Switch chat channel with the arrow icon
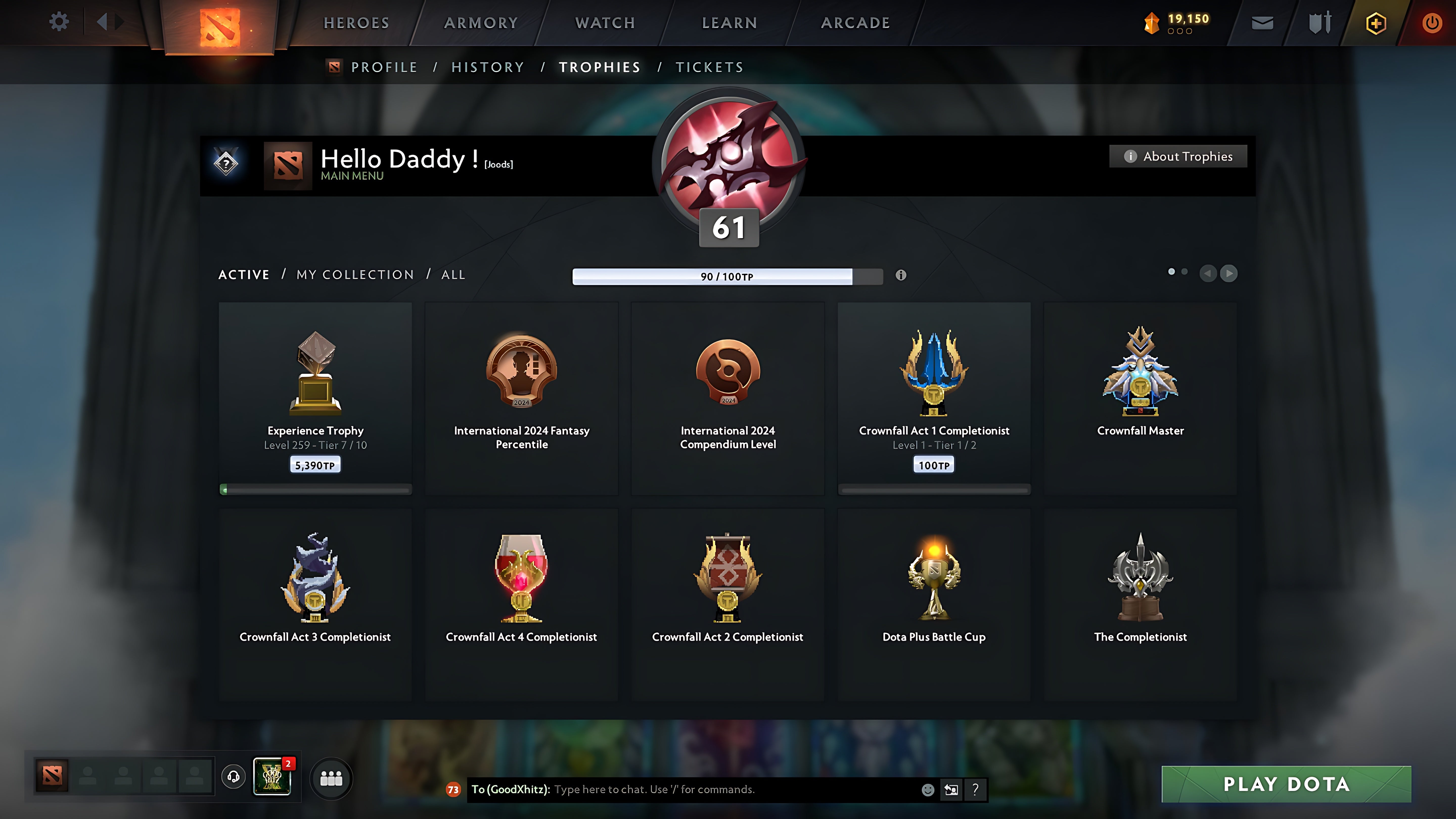 click(951, 790)
